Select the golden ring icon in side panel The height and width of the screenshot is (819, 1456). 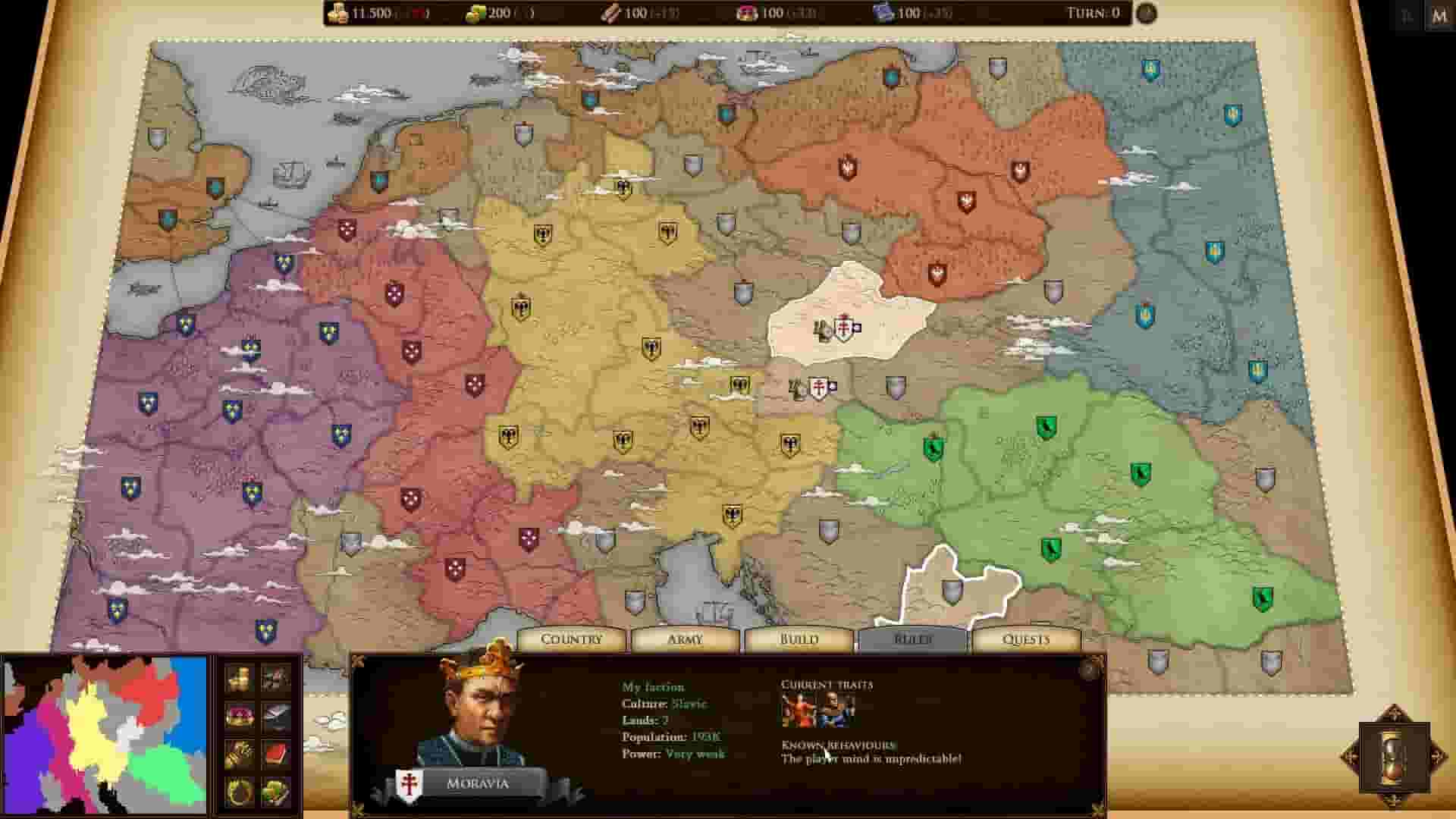coord(239,791)
